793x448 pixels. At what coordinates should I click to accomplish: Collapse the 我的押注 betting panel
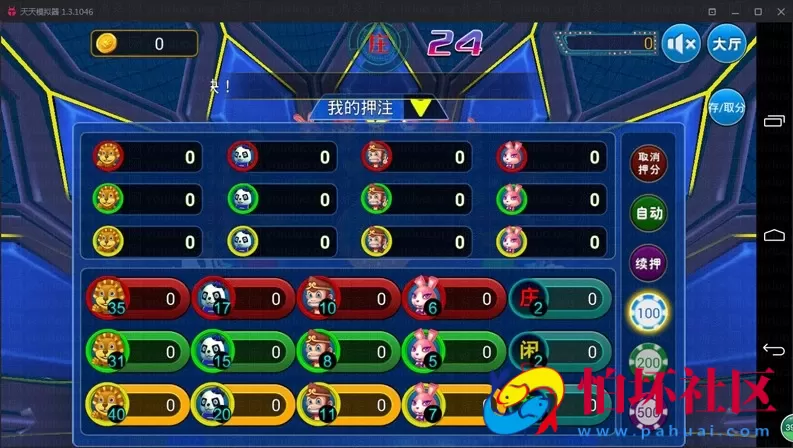coord(421,107)
